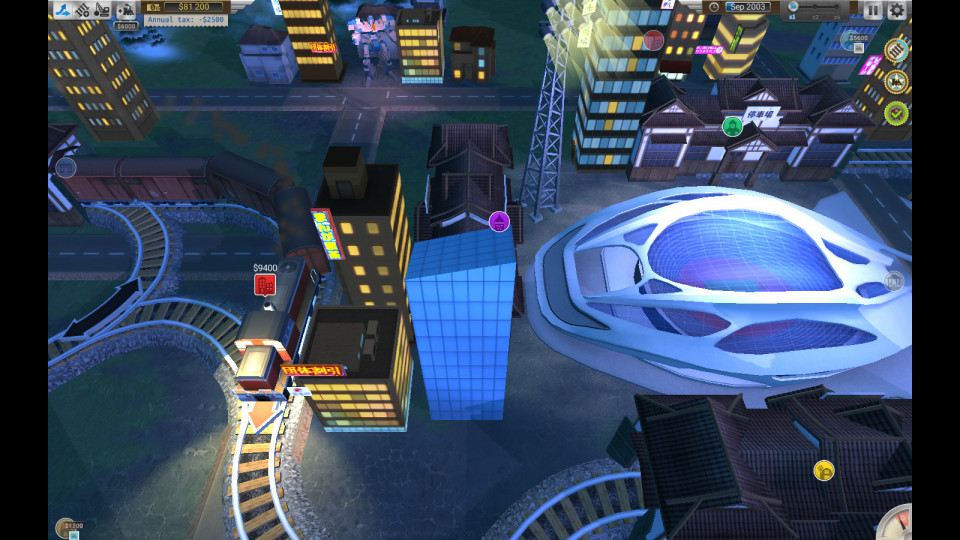The height and width of the screenshot is (540, 960).
Task: Open the green checkmark objectives badge
Action: [x=896, y=112]
